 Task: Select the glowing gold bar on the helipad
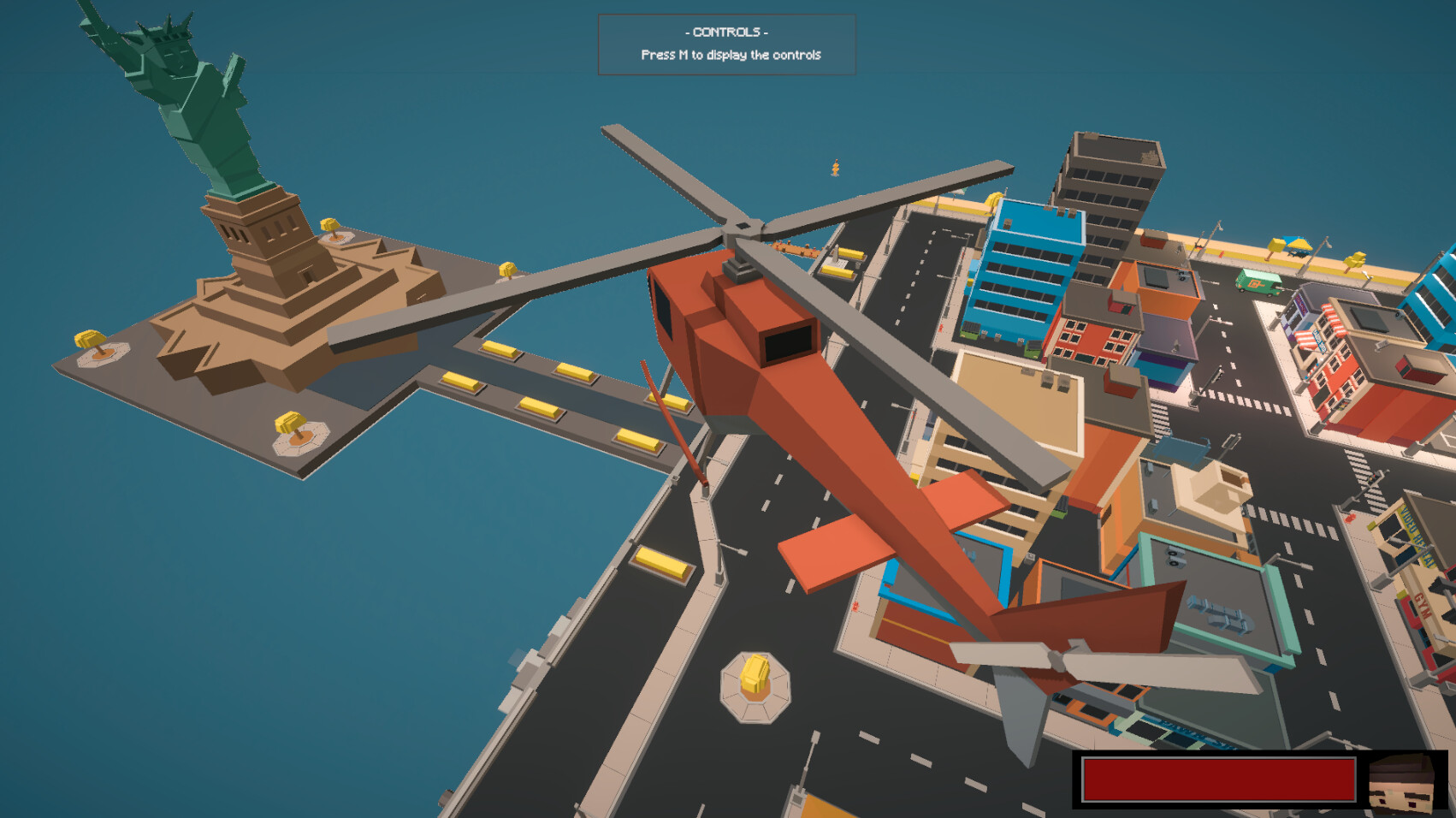(x=755, y=676)
